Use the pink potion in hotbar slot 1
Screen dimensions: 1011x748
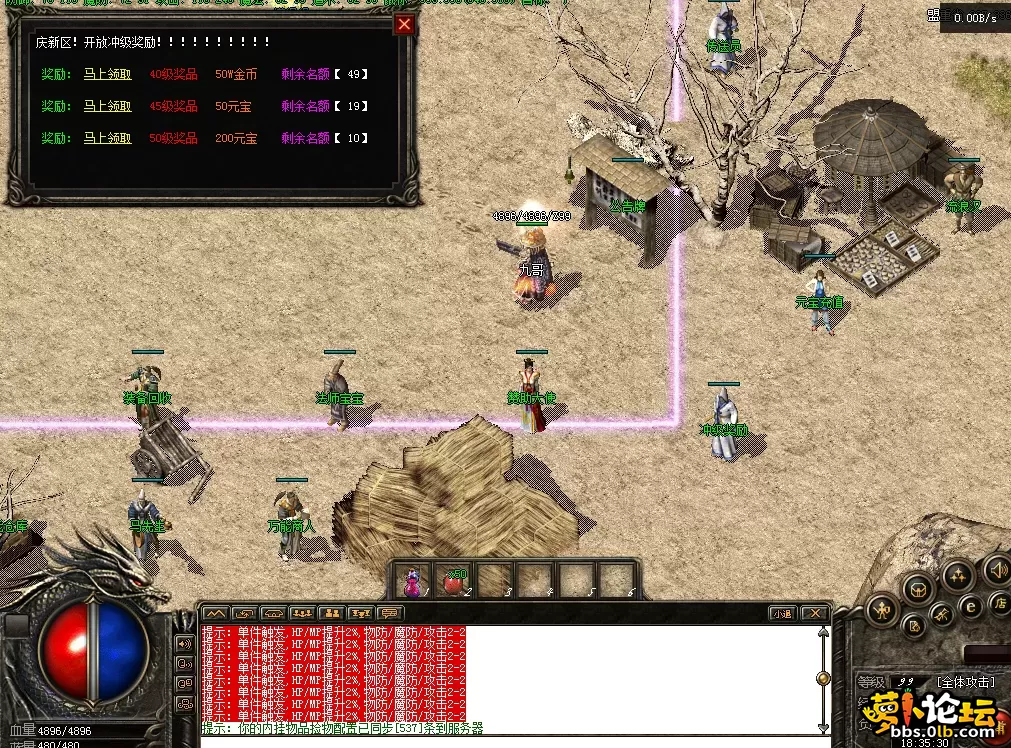(412, 581)
